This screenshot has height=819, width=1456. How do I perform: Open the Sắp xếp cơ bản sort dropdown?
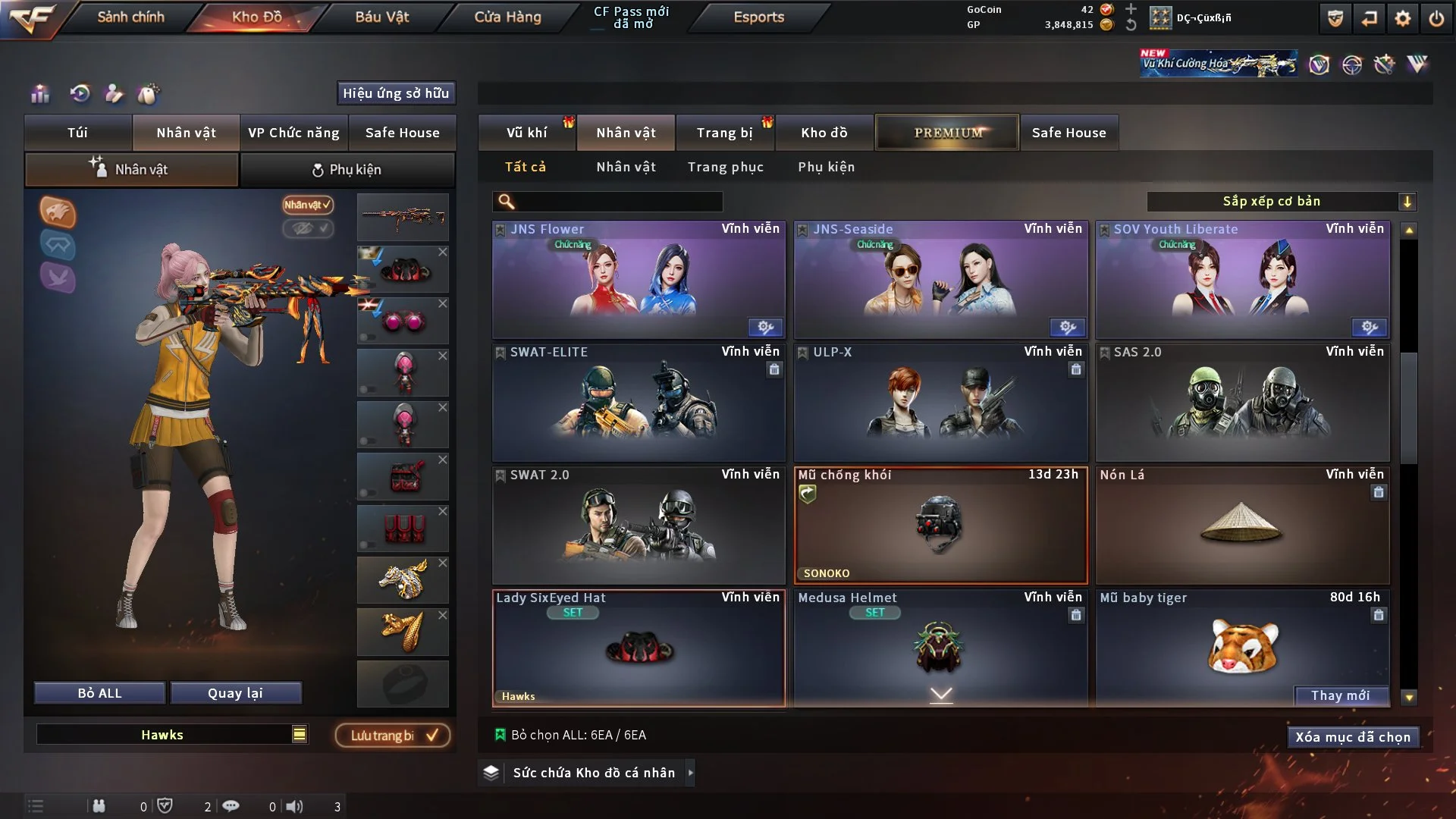tap(1281, 202)
